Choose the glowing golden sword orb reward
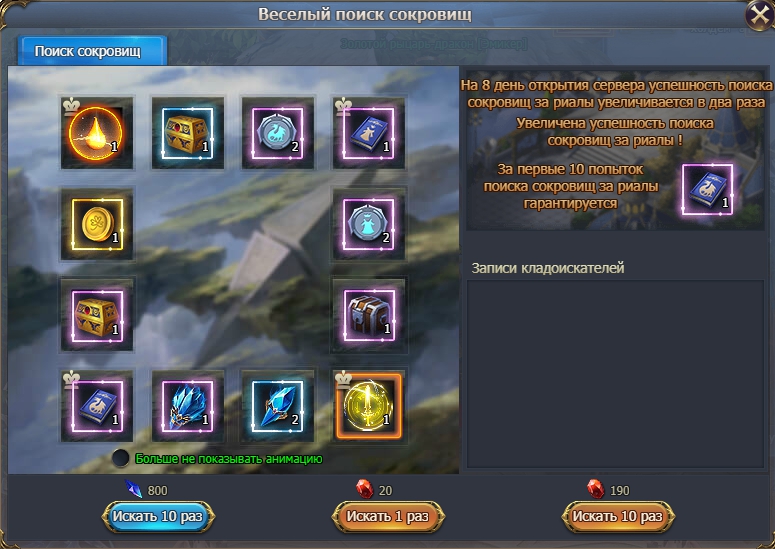 [x=368, y=403]
